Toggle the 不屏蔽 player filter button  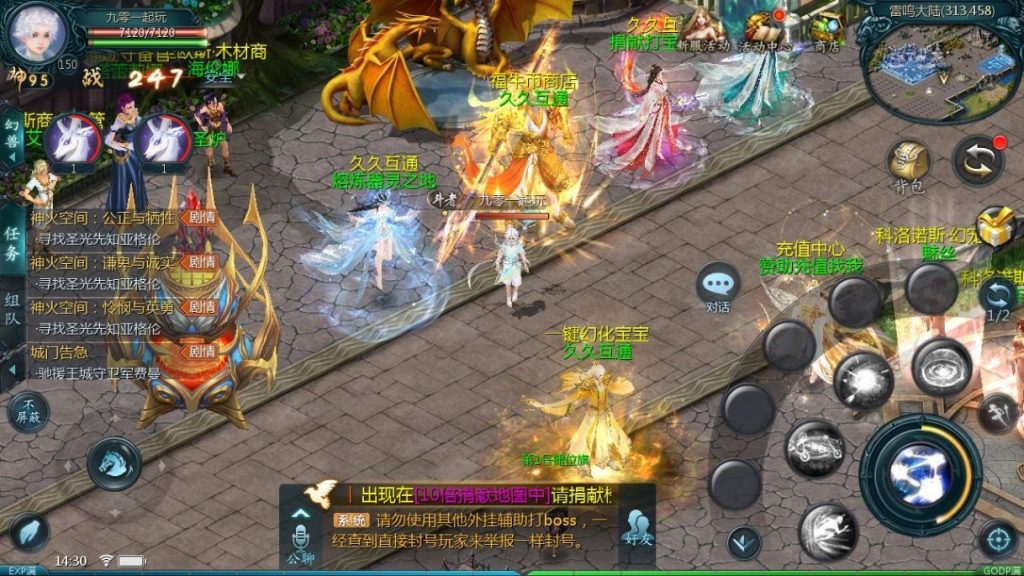pos(27,412)
